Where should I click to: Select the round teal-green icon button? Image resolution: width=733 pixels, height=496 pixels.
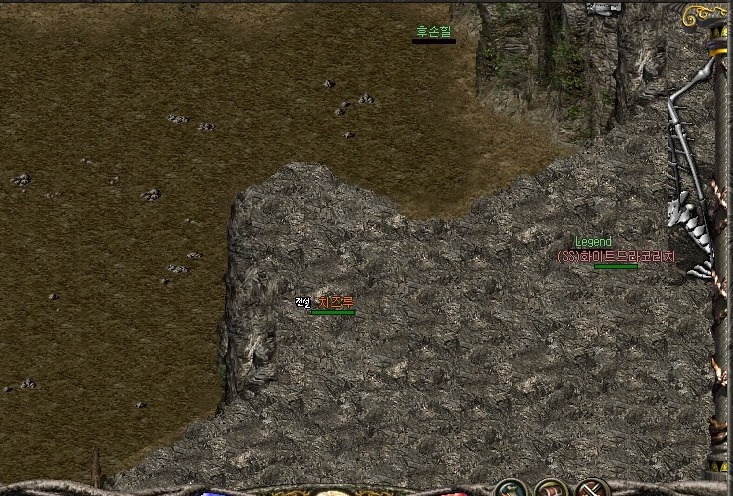pos(511,490)
